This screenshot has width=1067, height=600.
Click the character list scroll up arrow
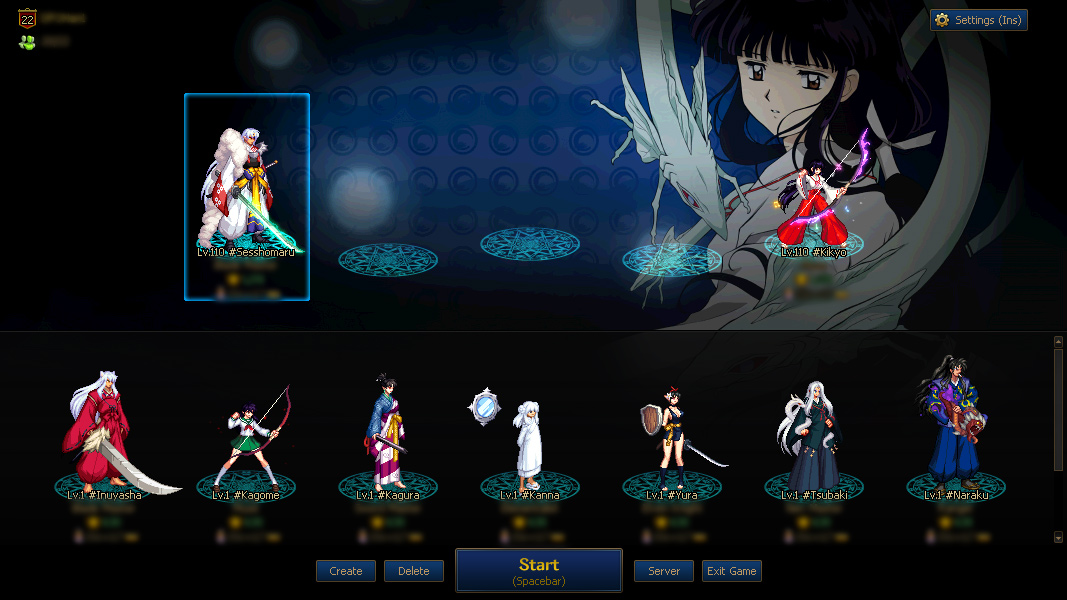[x=1059, y=342]
